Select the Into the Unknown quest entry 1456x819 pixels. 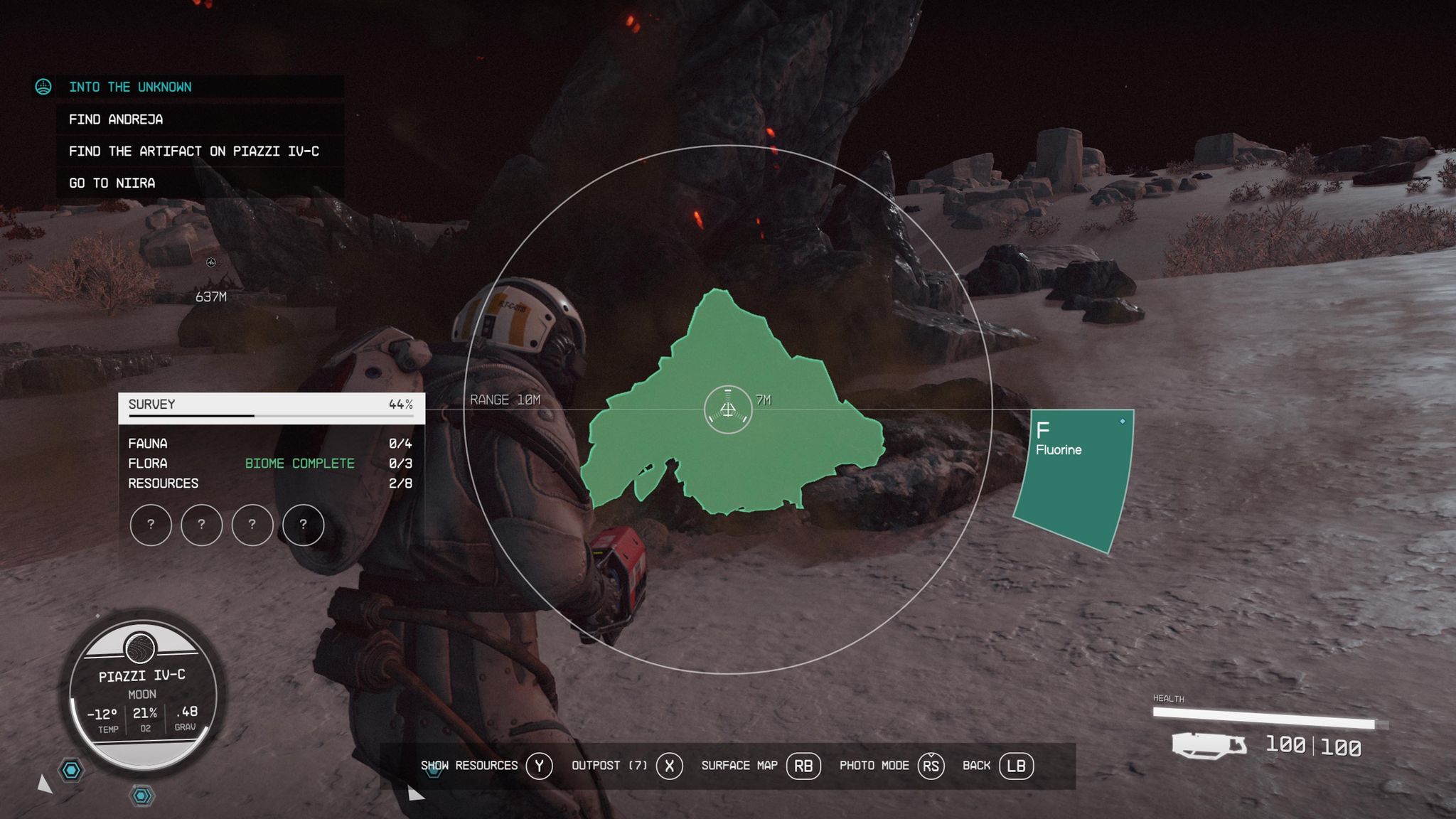[x=130, y=87]
